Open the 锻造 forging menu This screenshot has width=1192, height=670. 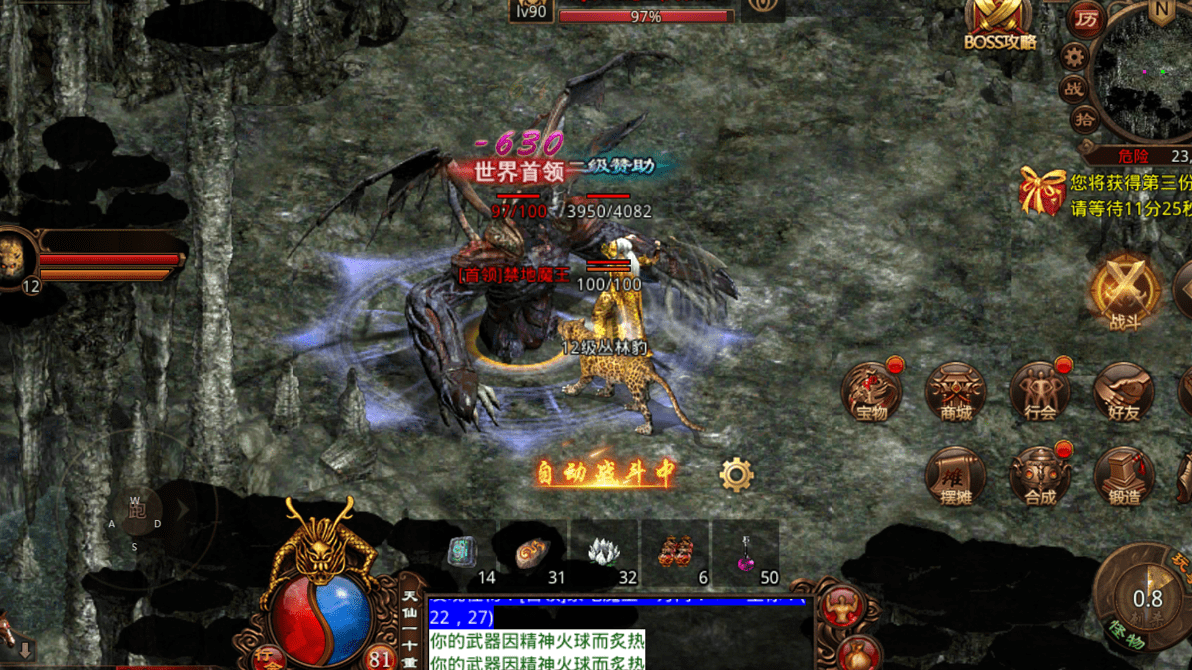click(1123, 476)
